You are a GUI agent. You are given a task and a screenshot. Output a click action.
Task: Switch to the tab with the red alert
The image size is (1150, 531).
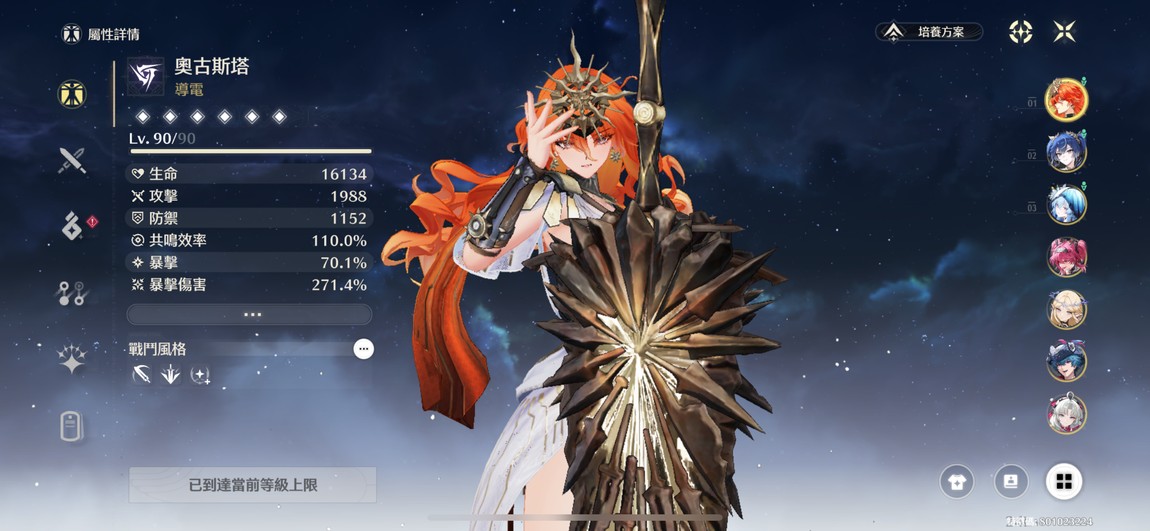pyautogui.click(x=72, y=227)
